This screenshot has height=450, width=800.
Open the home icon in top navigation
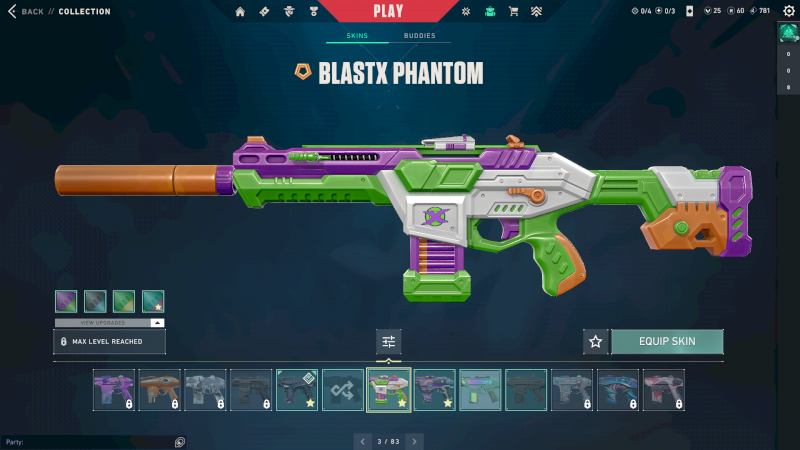click(x=240, y=12)
